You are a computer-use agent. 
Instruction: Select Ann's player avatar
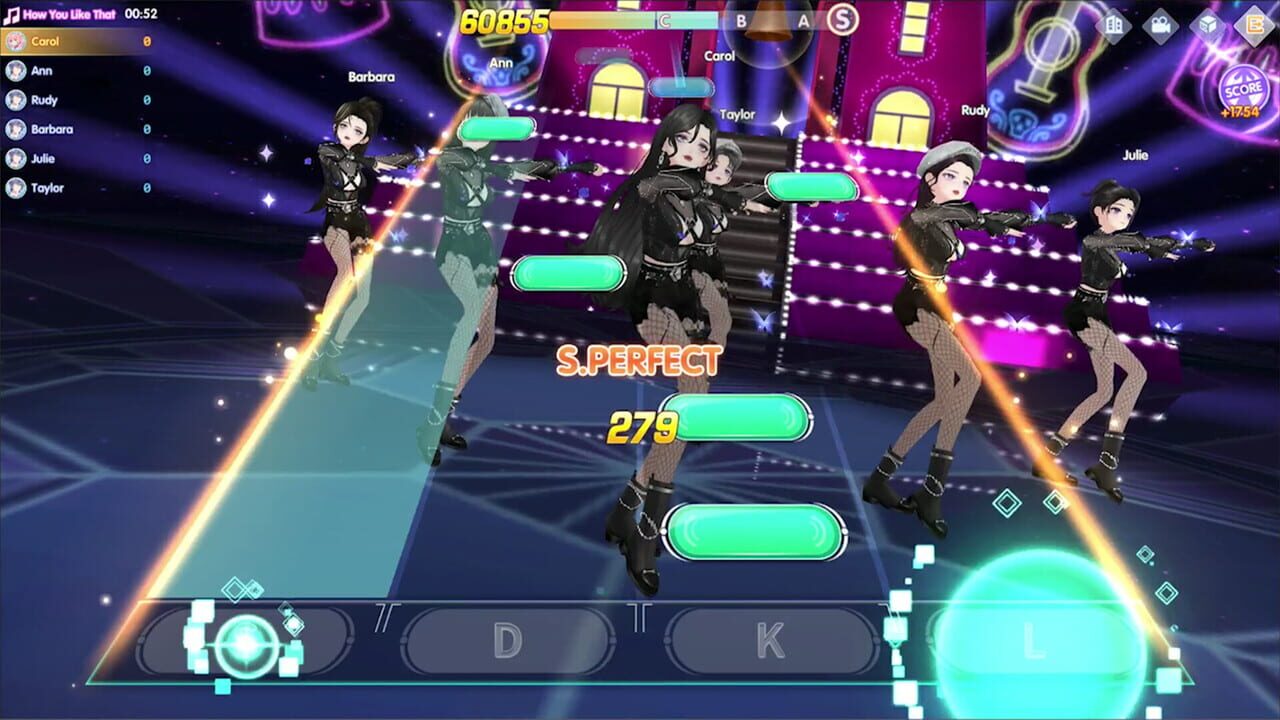click(16, 71)
